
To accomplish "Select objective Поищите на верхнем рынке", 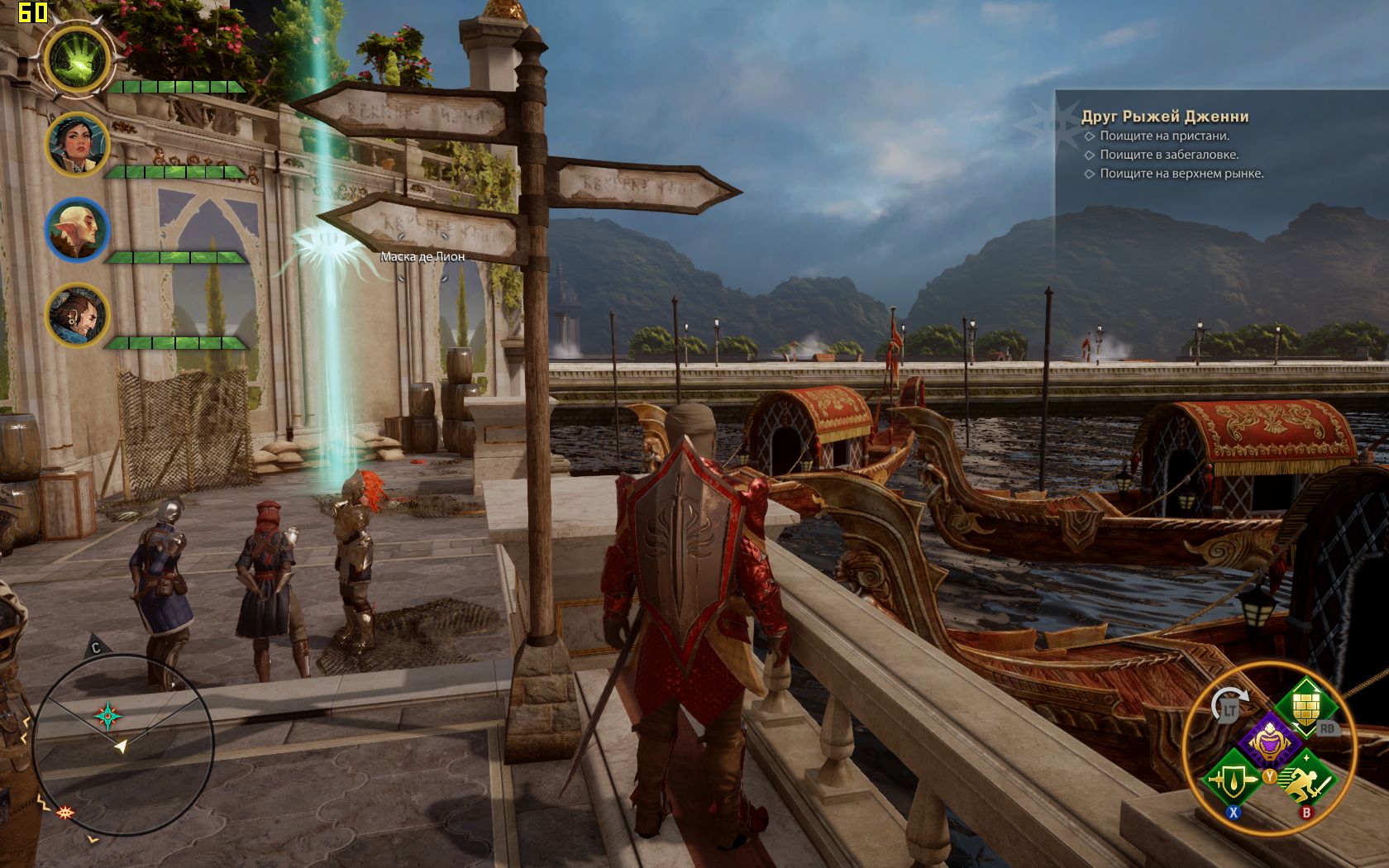I will 1181,174.
